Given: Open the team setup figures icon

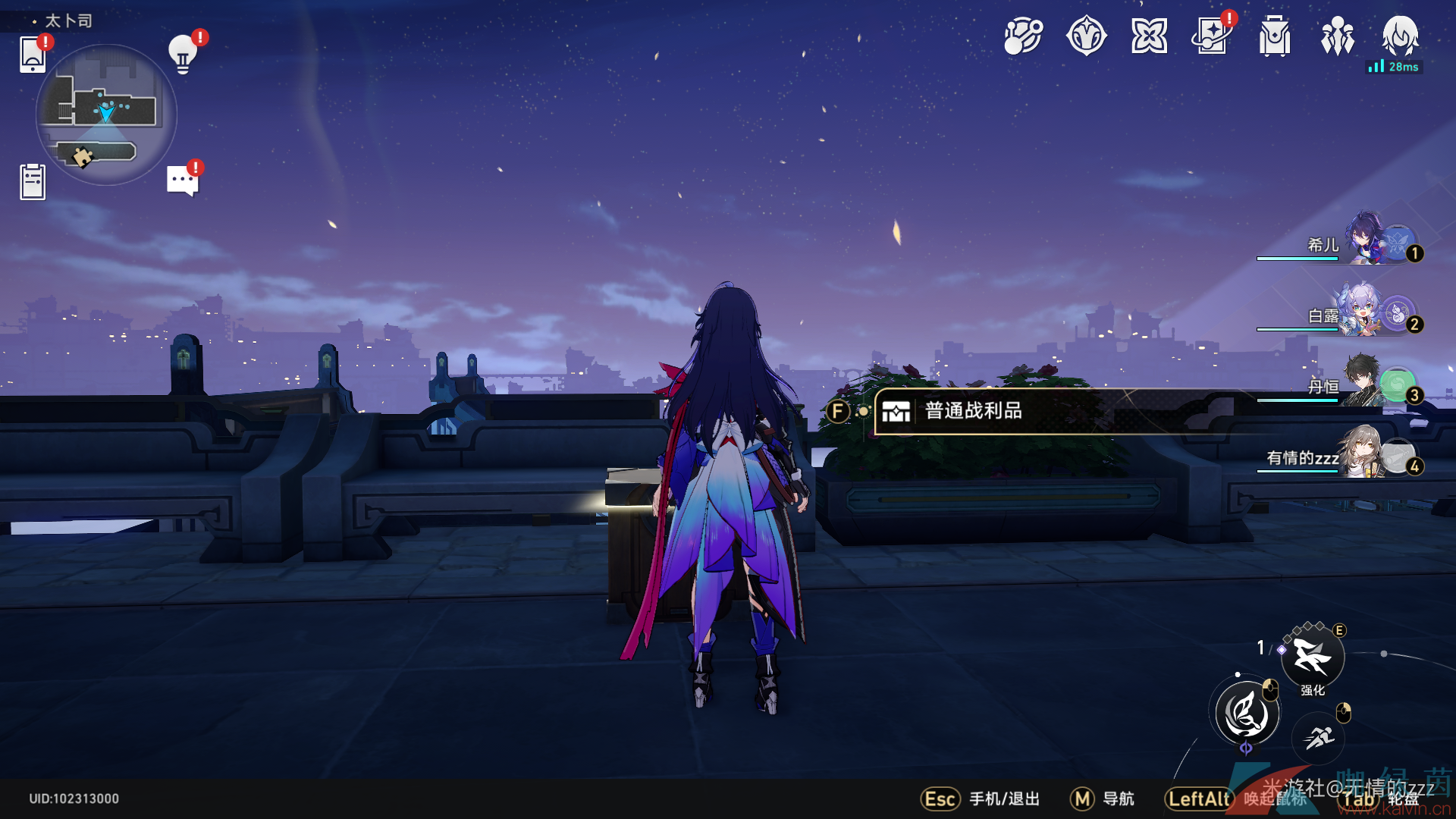Looking at the screenshot, I should click(1338, 36).
